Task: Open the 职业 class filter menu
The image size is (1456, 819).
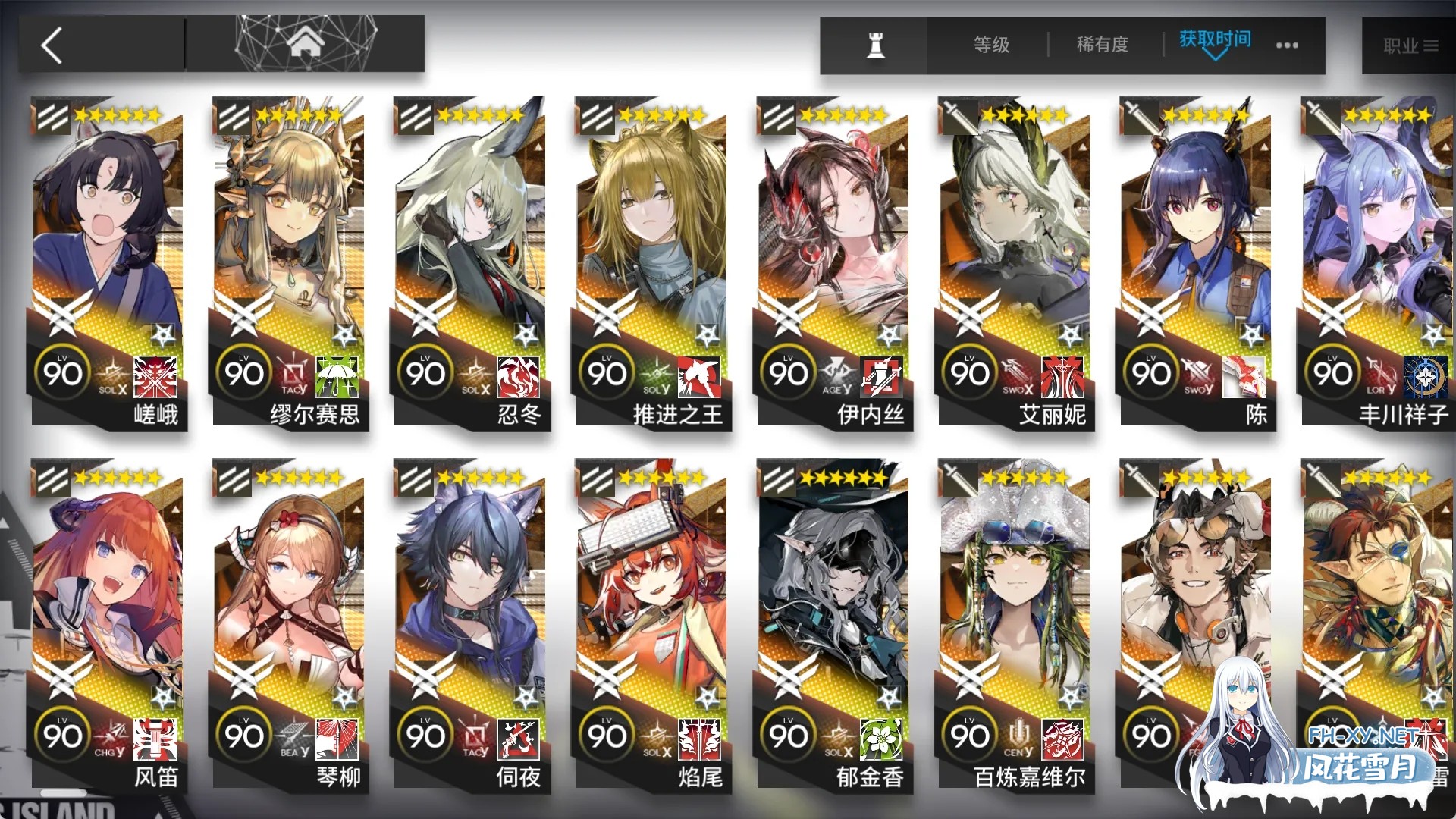Action: 1413,45
